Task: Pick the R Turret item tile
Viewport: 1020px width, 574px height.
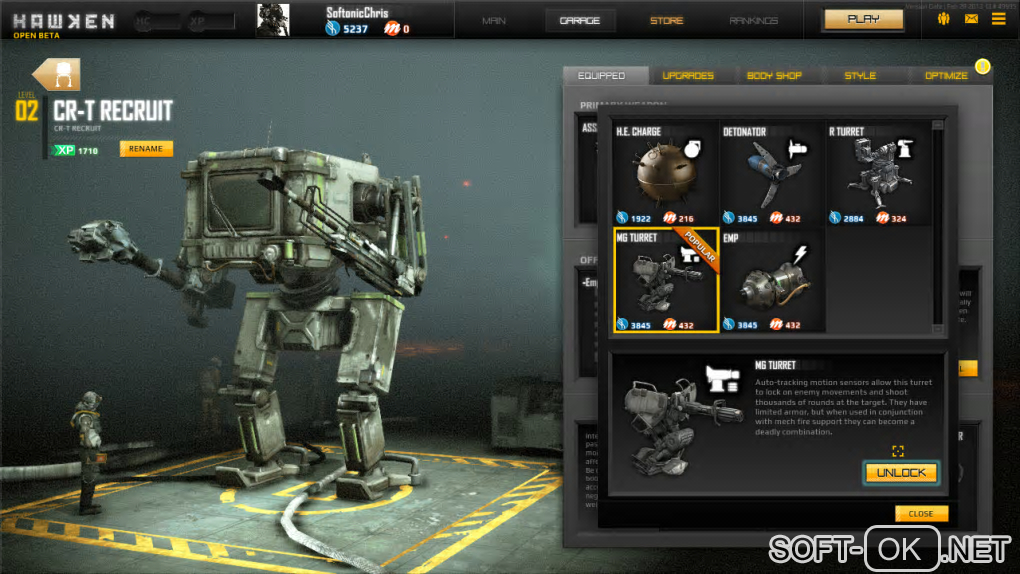Action: point(878,174)
